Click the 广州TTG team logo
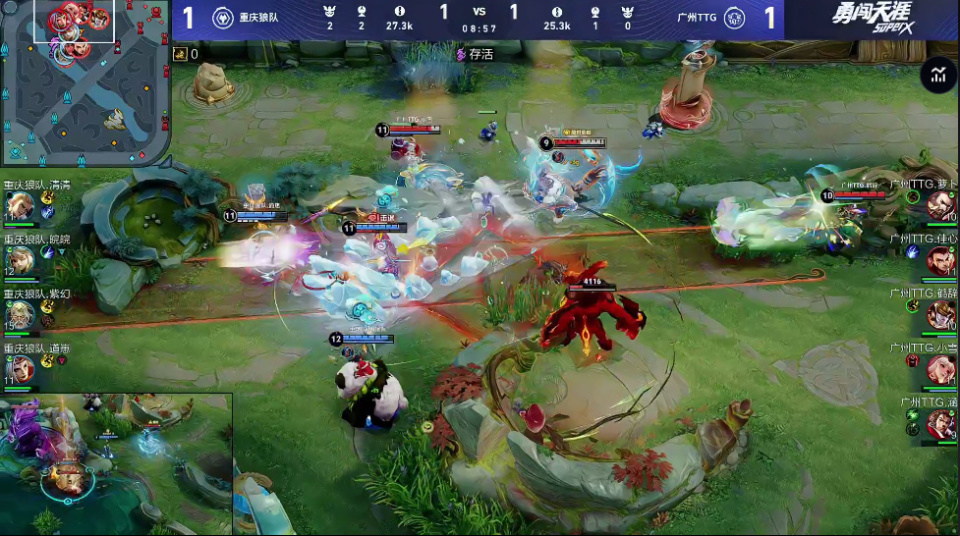 click(x=734, y=19)
